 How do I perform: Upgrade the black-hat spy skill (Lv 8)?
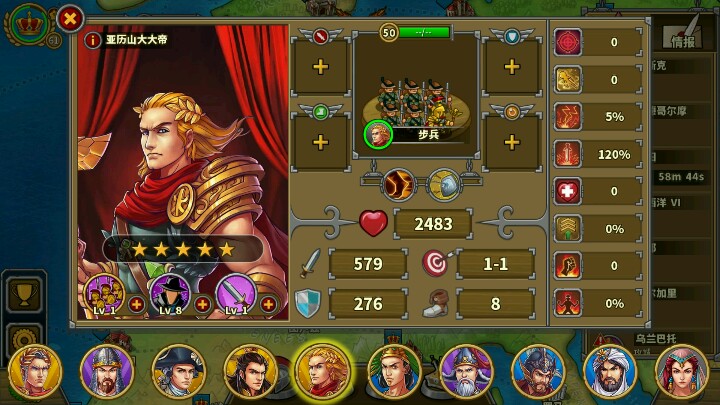point(202,304)
